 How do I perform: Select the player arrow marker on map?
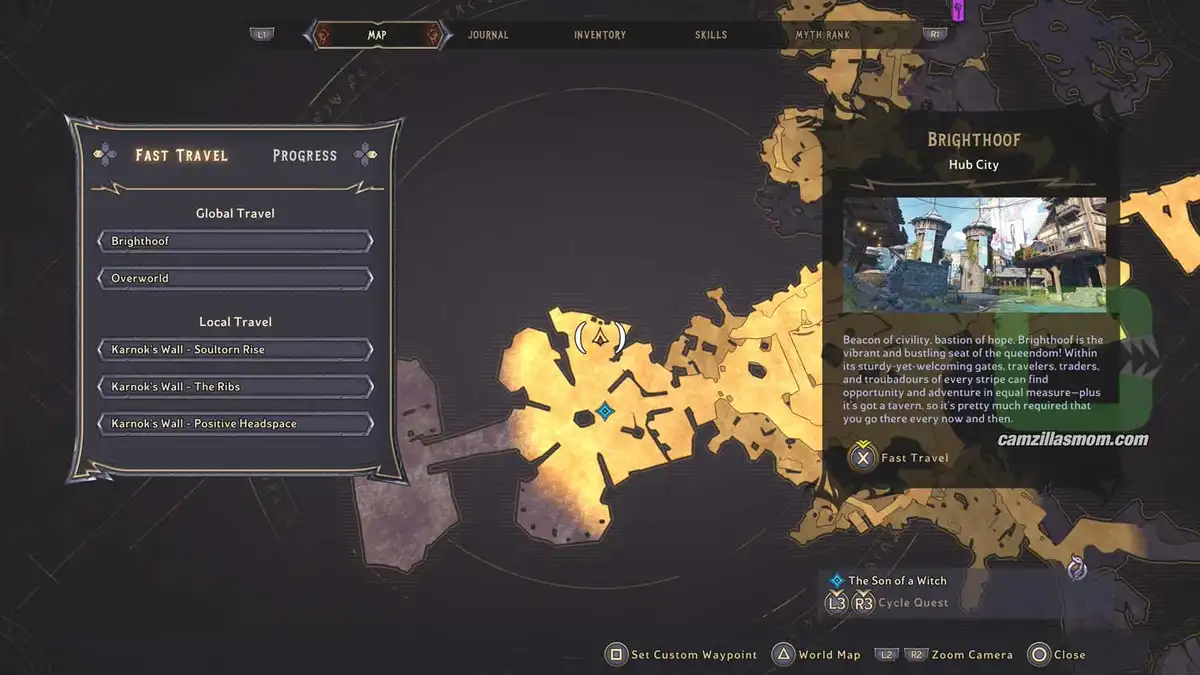point(600,337)
